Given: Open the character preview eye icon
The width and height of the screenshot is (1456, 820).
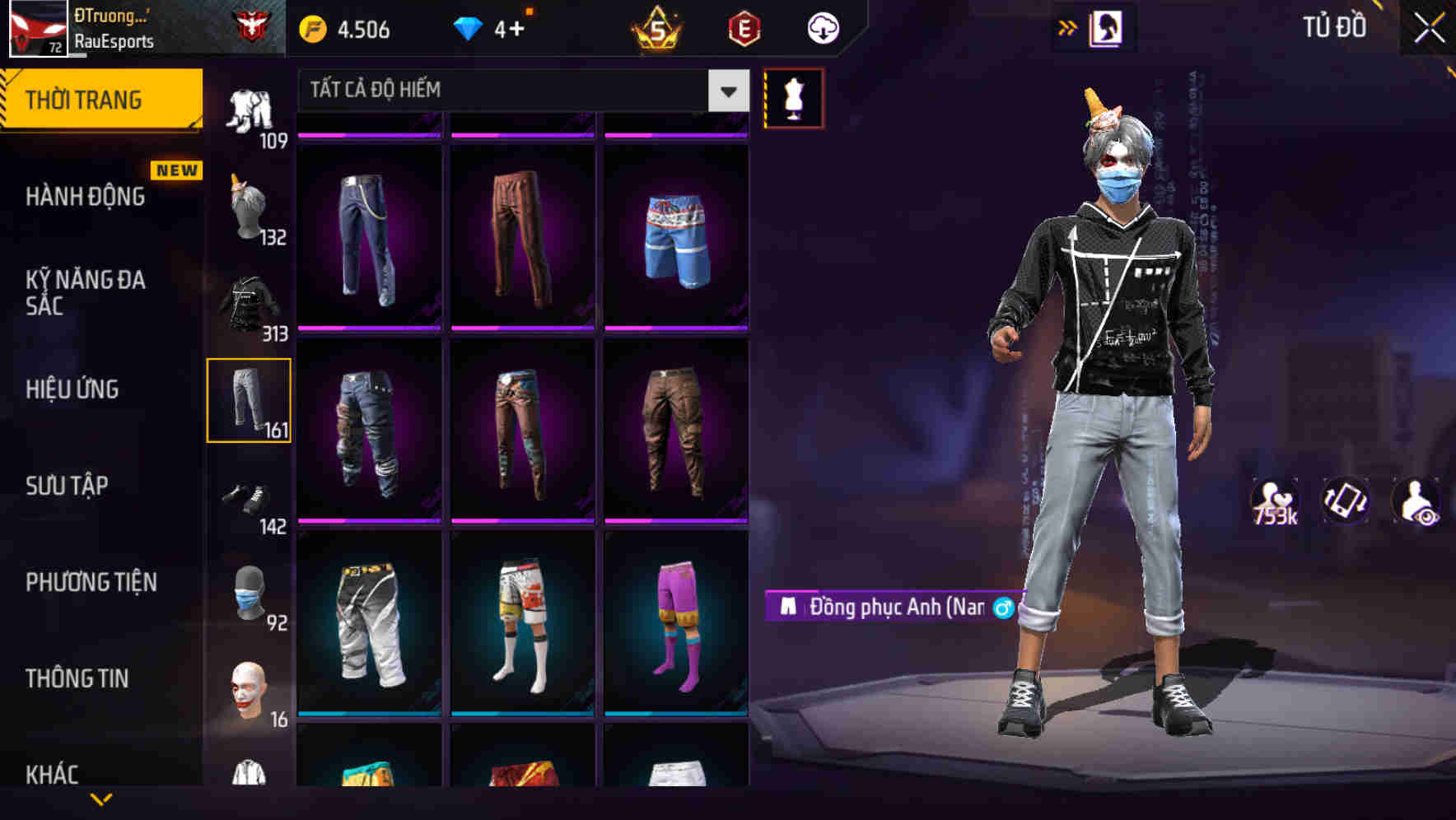Looking at the screenshot, I should (1418, 501).
